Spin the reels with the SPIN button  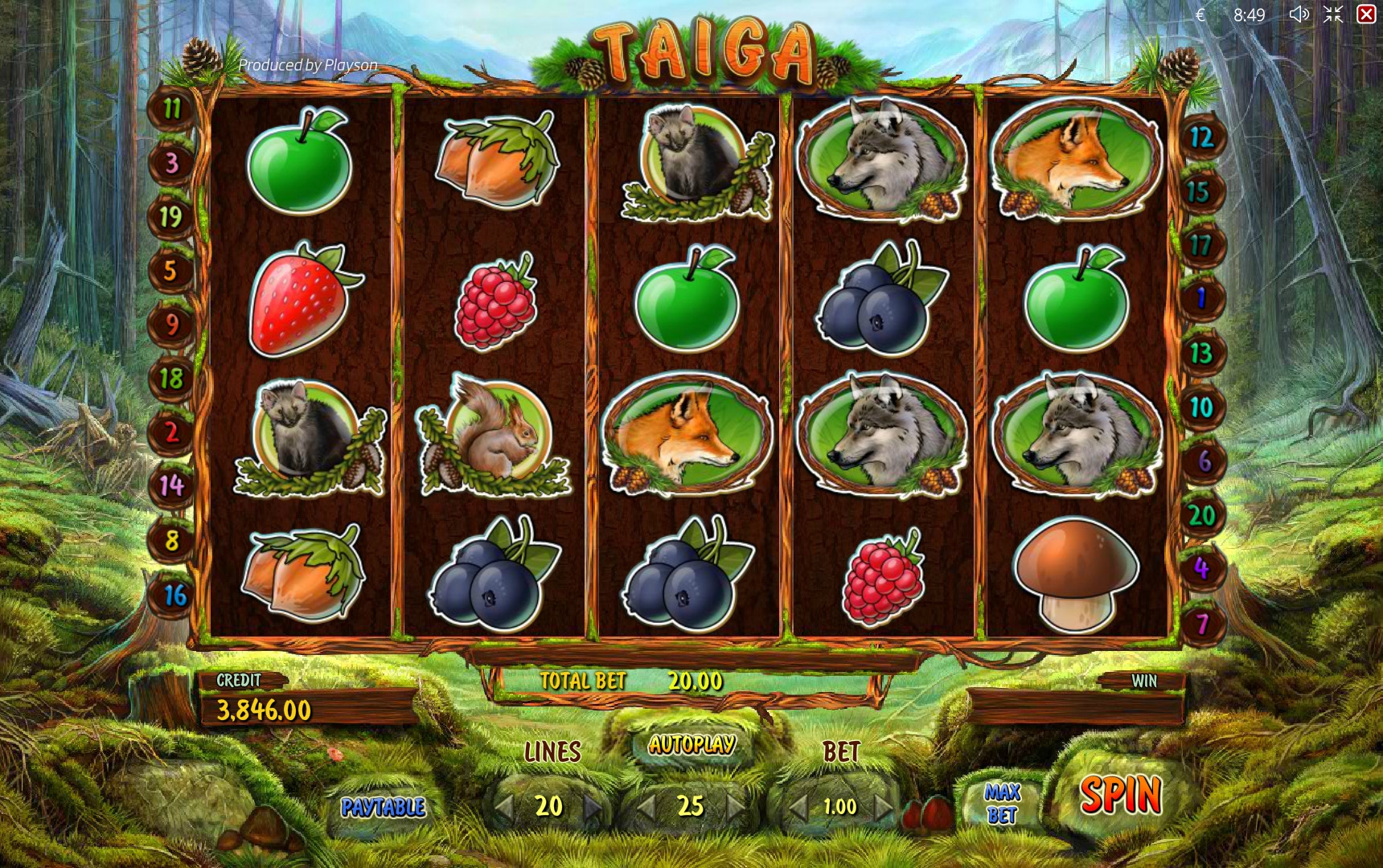point(1120,796)
